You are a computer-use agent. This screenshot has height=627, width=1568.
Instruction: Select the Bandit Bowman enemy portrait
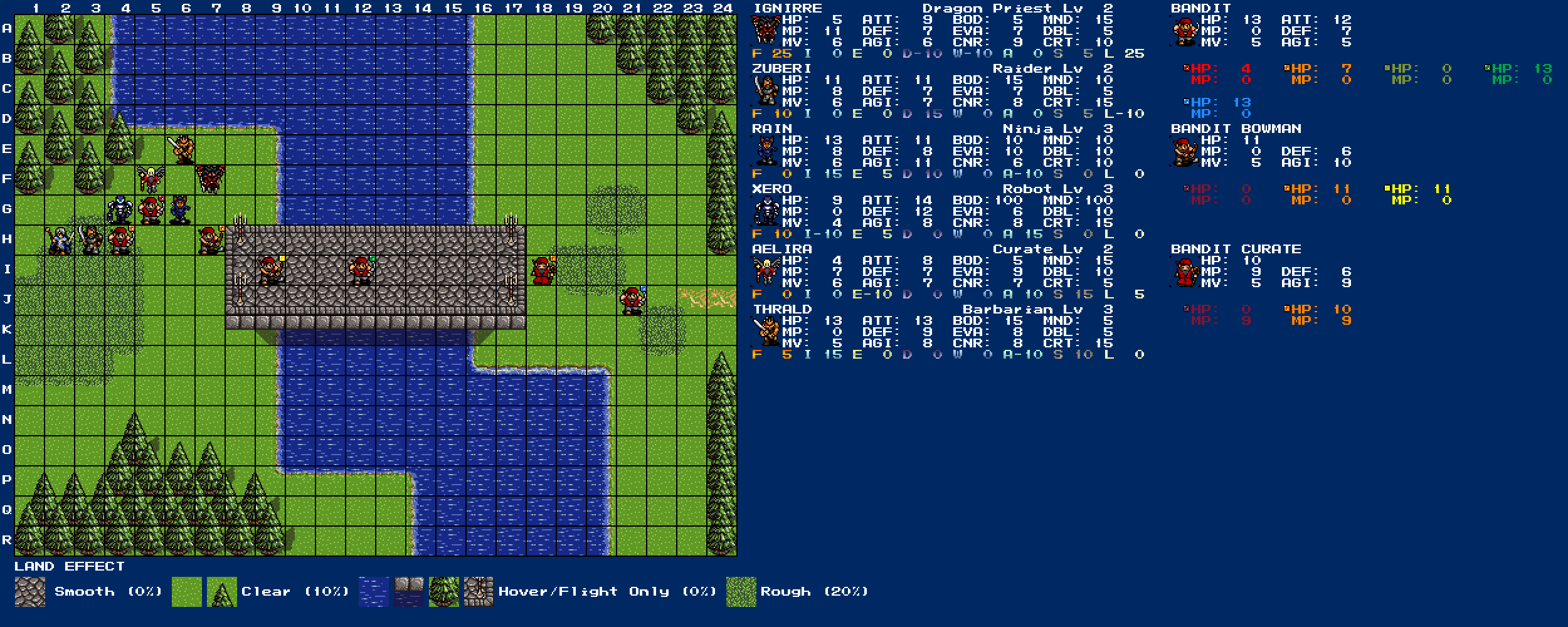tap(1184, 151)
